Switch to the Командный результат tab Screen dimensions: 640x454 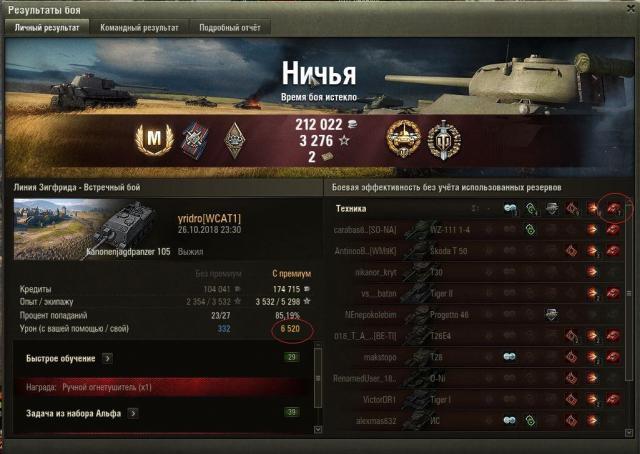[x=139, y=27]
